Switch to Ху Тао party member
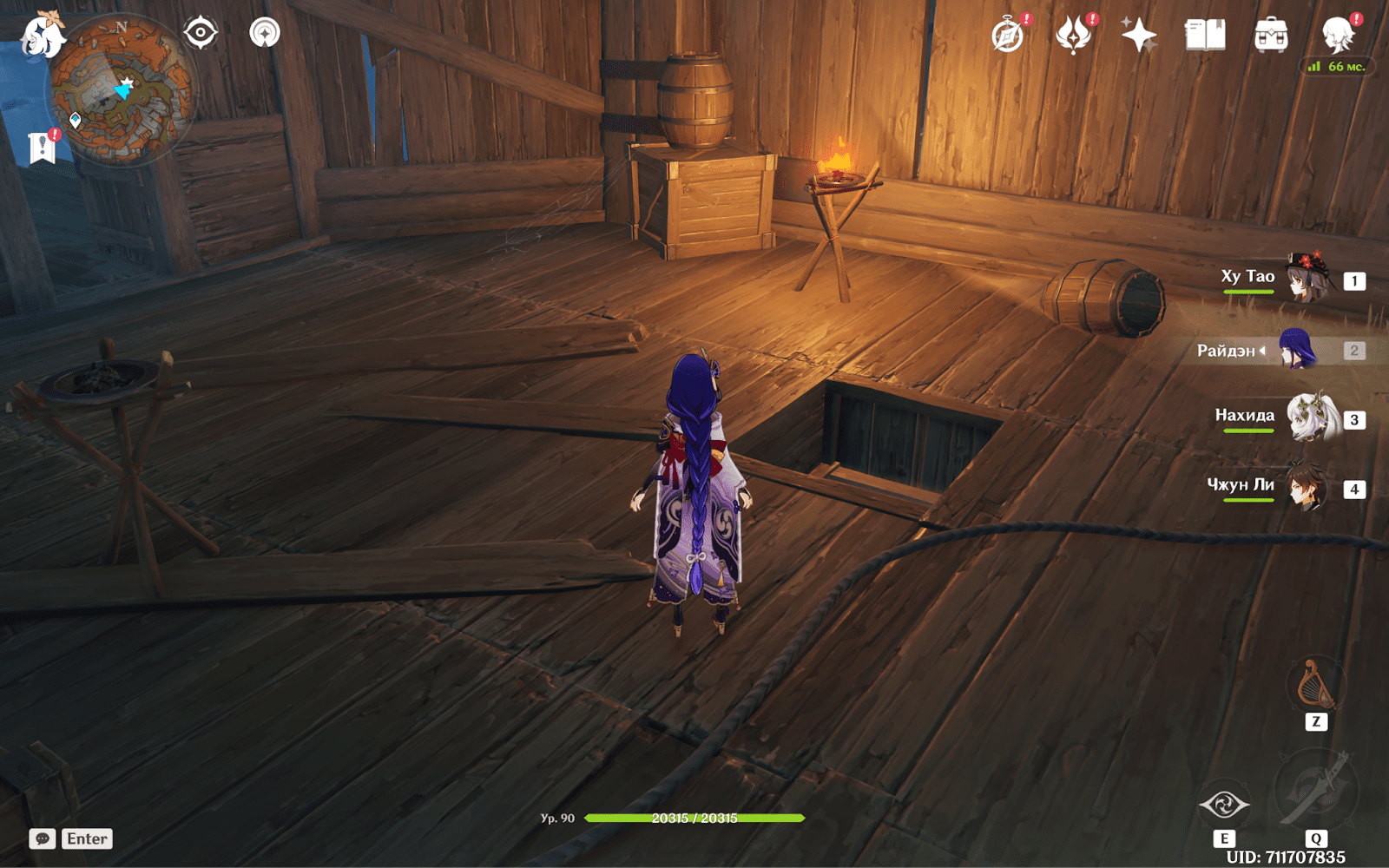This screenshot has height=868, width=1389. (1307, 278)
